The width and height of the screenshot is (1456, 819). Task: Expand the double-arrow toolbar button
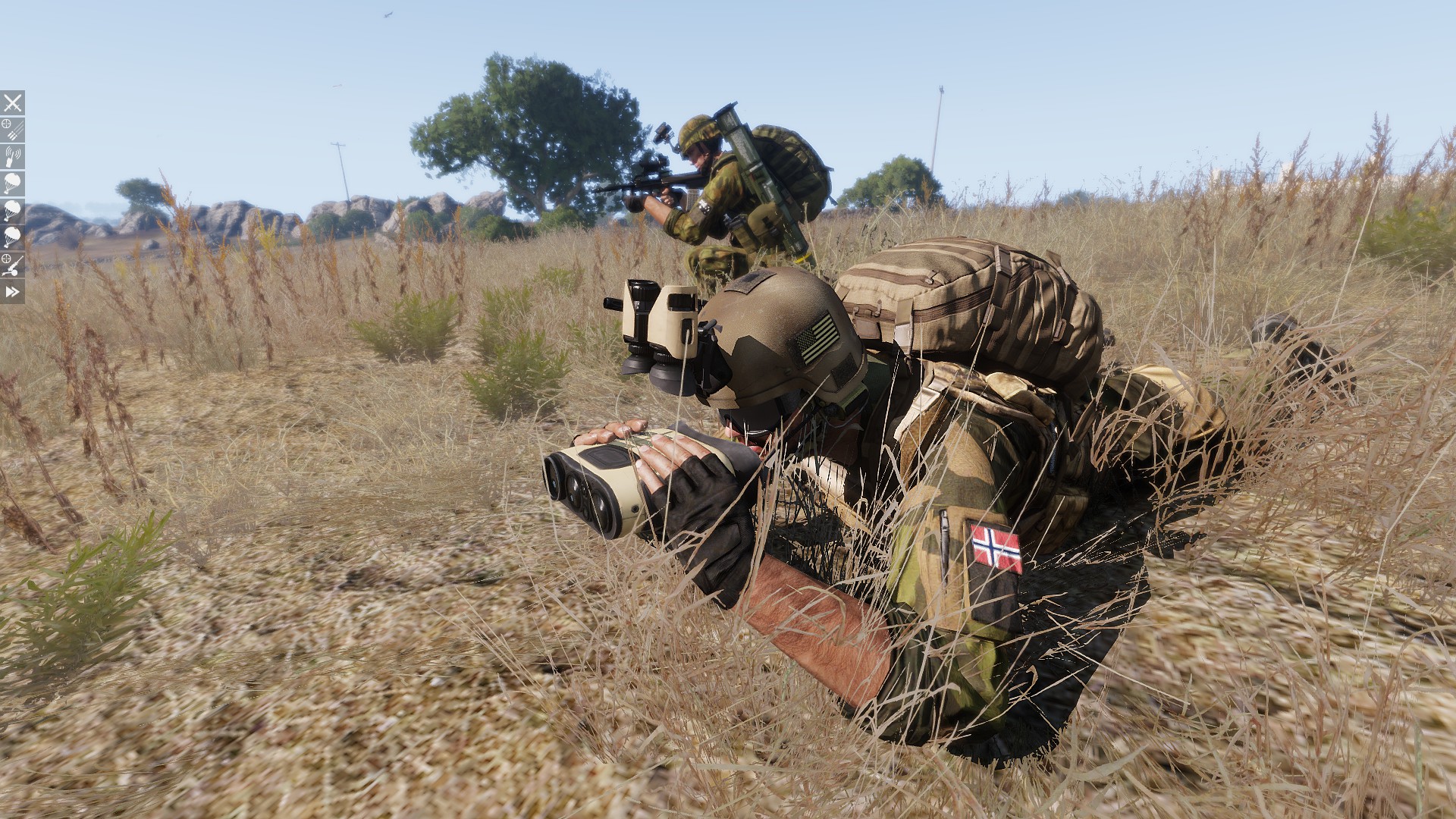click(12, 292)
